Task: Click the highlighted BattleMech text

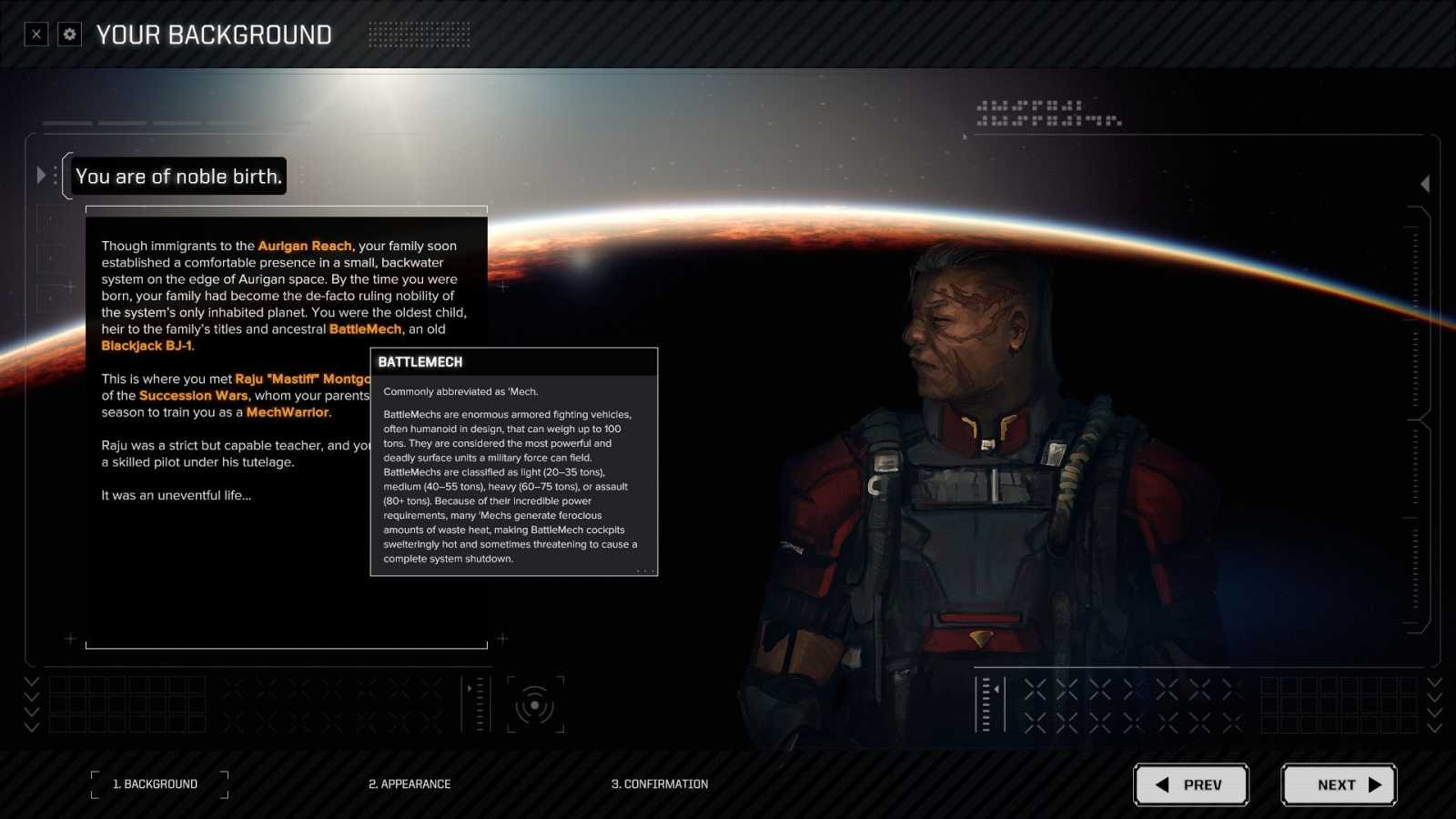Action: coord(365,329)
